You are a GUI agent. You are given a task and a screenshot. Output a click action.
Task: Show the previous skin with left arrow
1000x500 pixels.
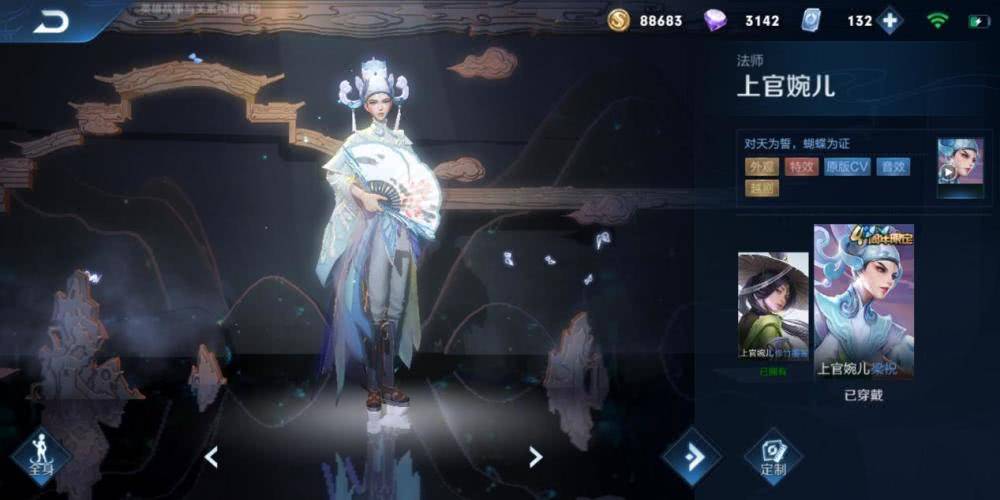pyautogui.click(x=211, y=457)
